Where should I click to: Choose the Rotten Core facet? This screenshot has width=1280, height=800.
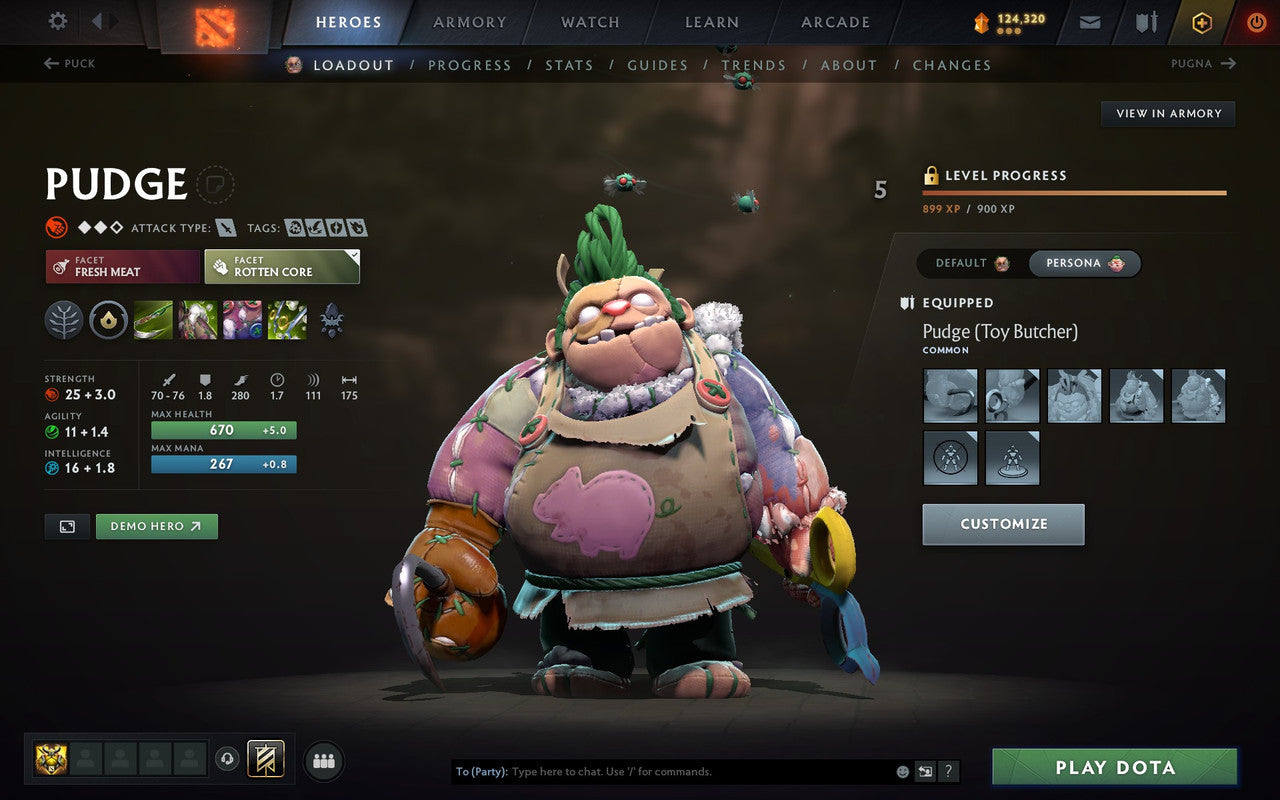[x=282, y=267]
